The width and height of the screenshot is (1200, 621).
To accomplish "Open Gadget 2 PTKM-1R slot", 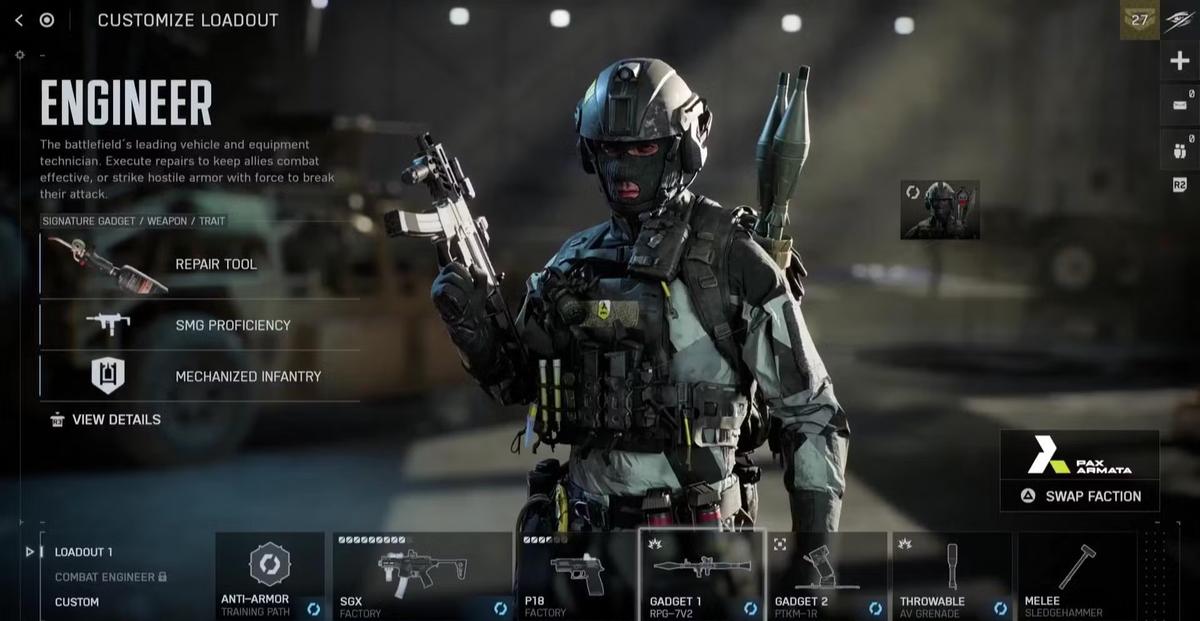I will pyautogui.click(x=828, y=576).
